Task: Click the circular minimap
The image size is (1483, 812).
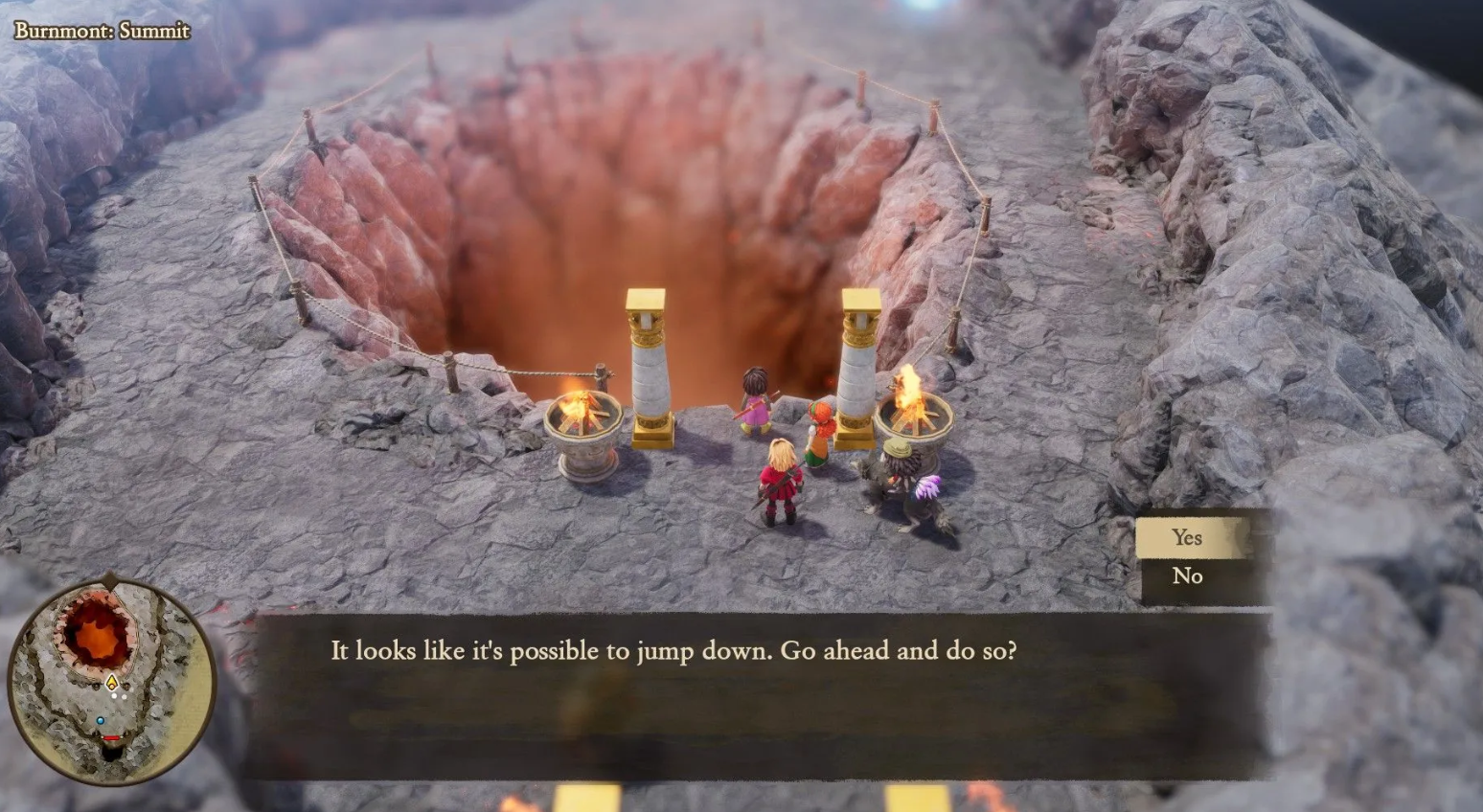Action: 112,681
